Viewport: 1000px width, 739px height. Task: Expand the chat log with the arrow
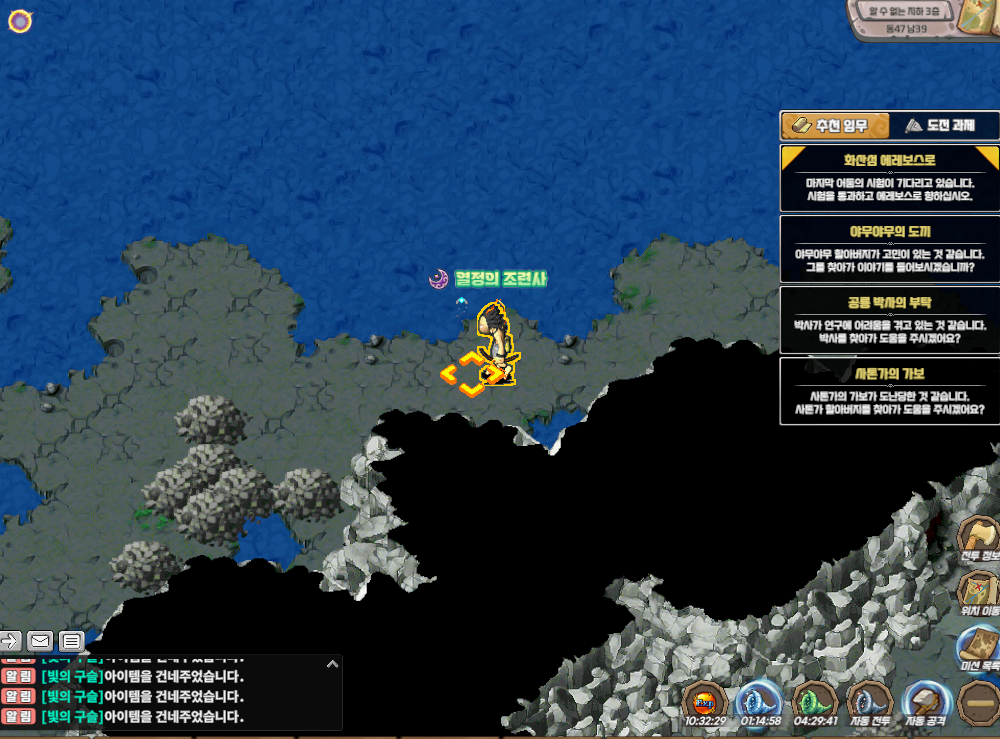tap(333, 663)
